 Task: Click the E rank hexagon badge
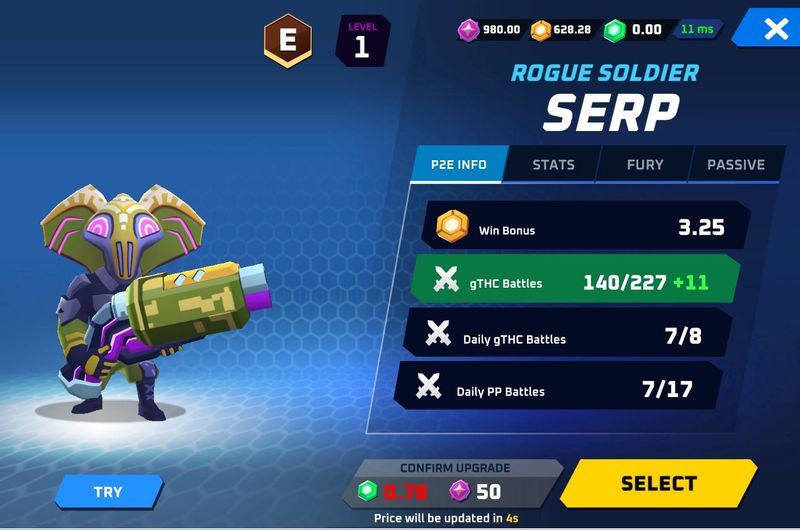288,41
